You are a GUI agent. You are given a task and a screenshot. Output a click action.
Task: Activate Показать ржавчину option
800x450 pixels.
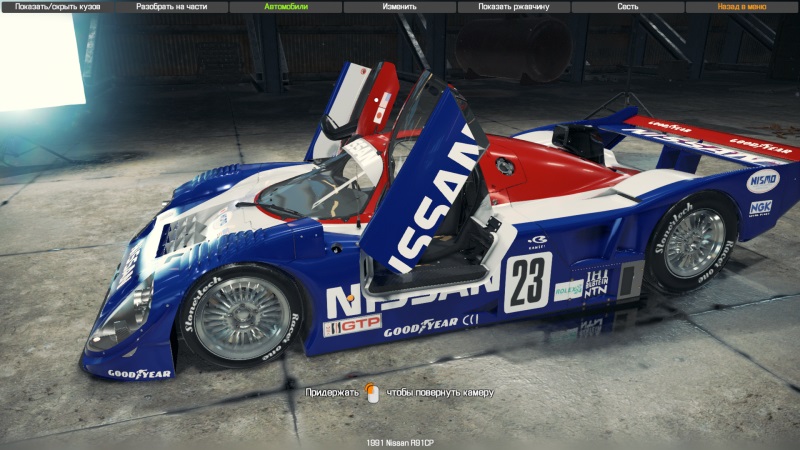tap(513, 7)
